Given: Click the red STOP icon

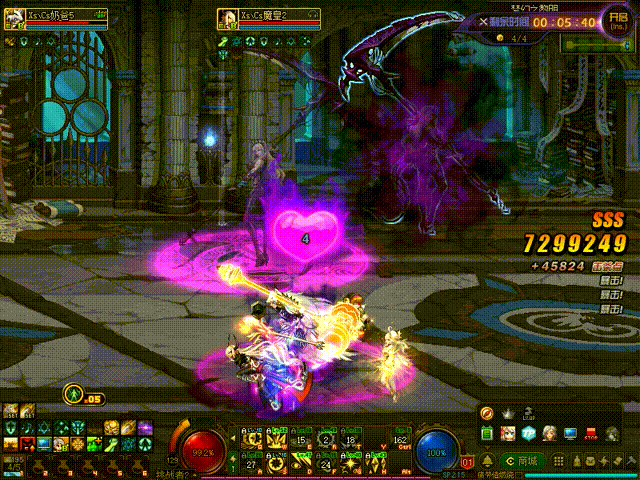Looking at the screenshot, I should [x=591, y=434].
